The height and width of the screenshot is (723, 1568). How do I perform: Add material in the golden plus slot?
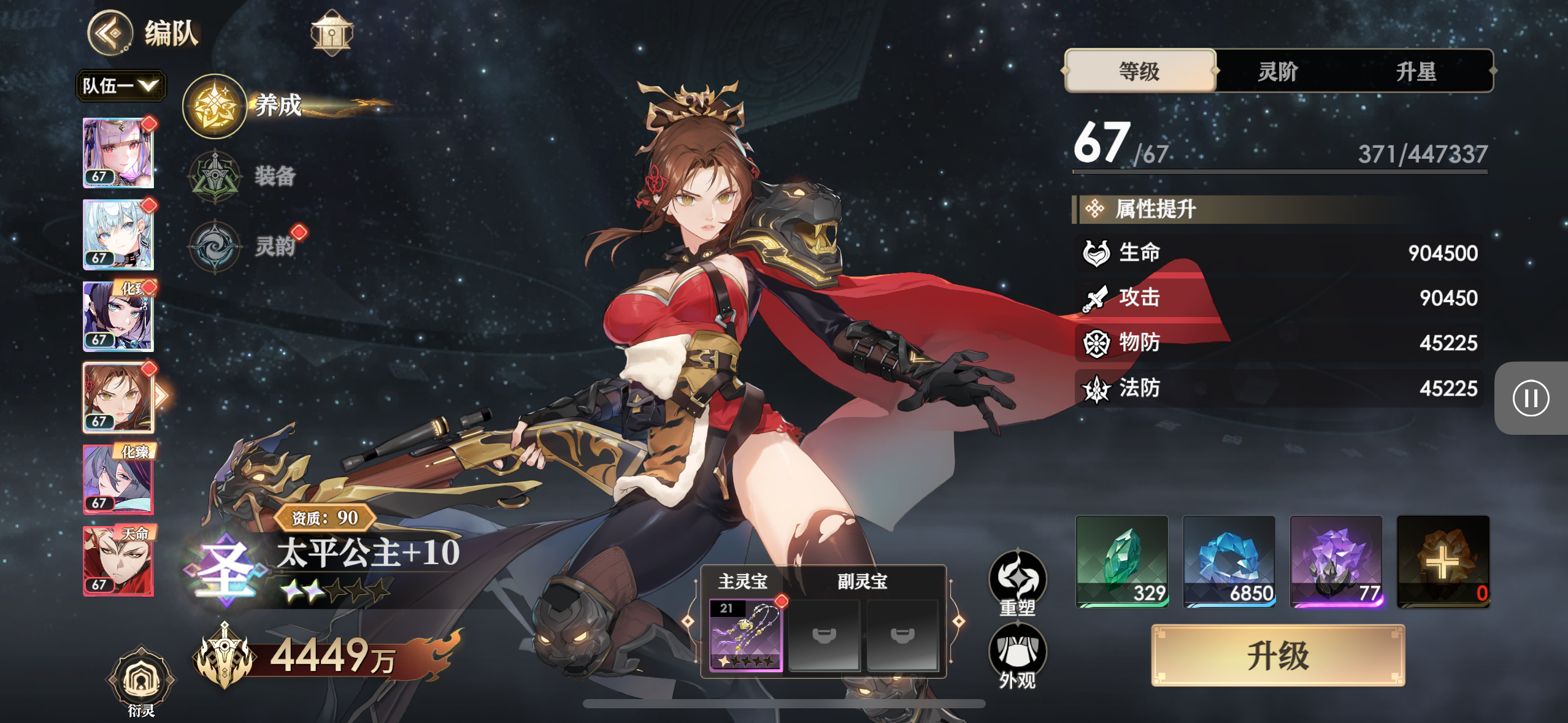tap(1443, 561)
